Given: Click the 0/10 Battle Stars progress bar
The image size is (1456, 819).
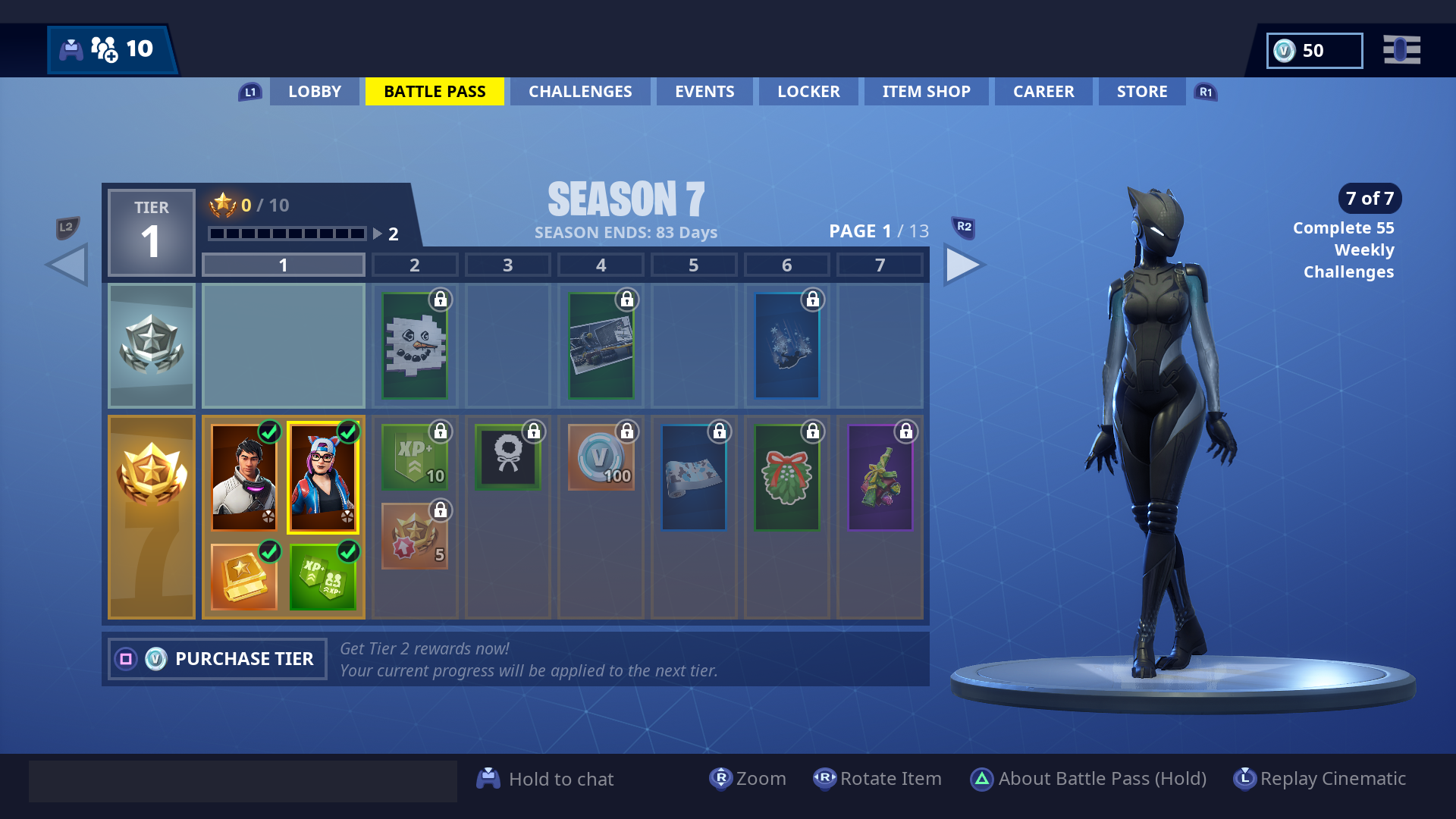Looking at the screenshot, I should (288, 233).
